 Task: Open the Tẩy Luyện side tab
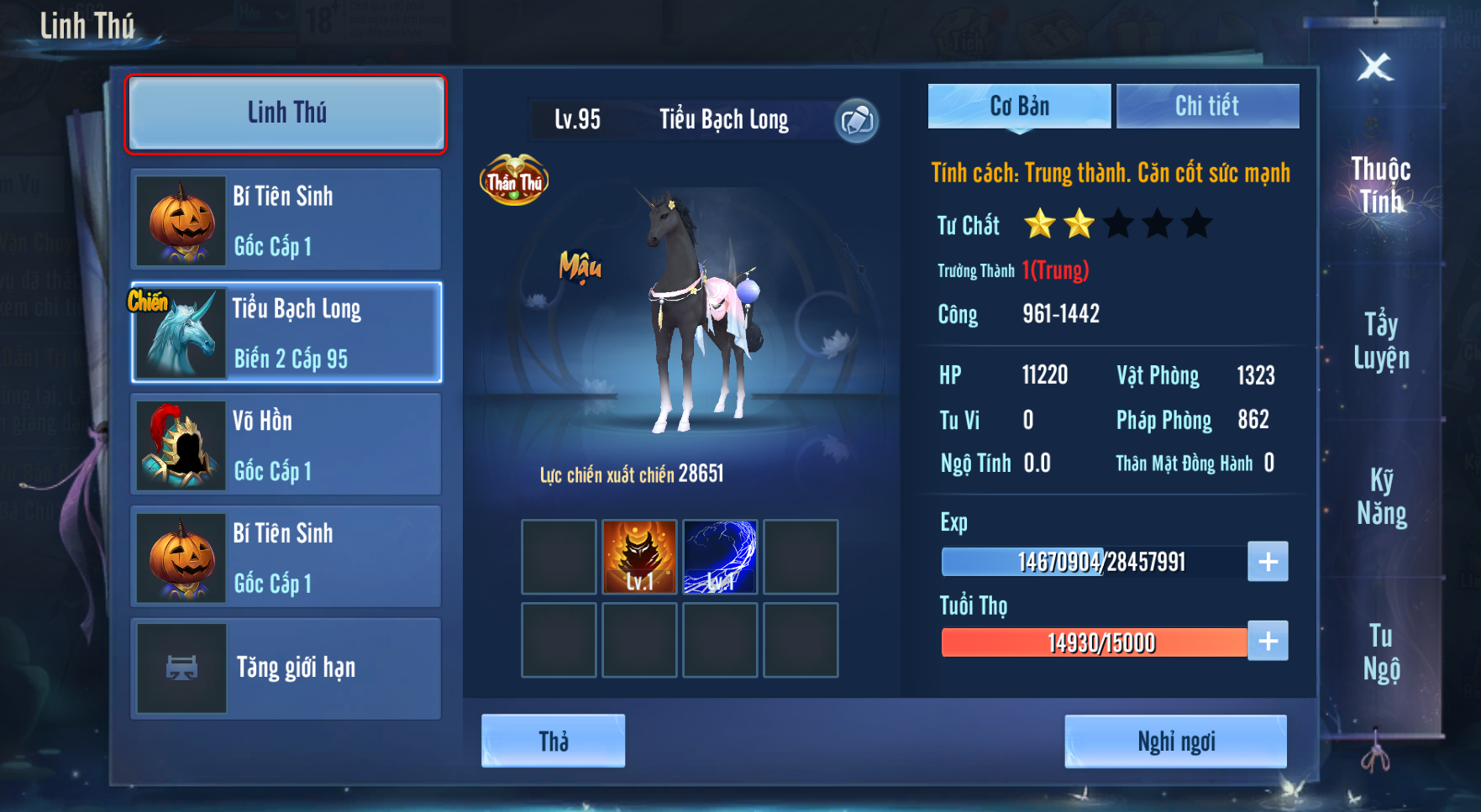[1380, 341]
